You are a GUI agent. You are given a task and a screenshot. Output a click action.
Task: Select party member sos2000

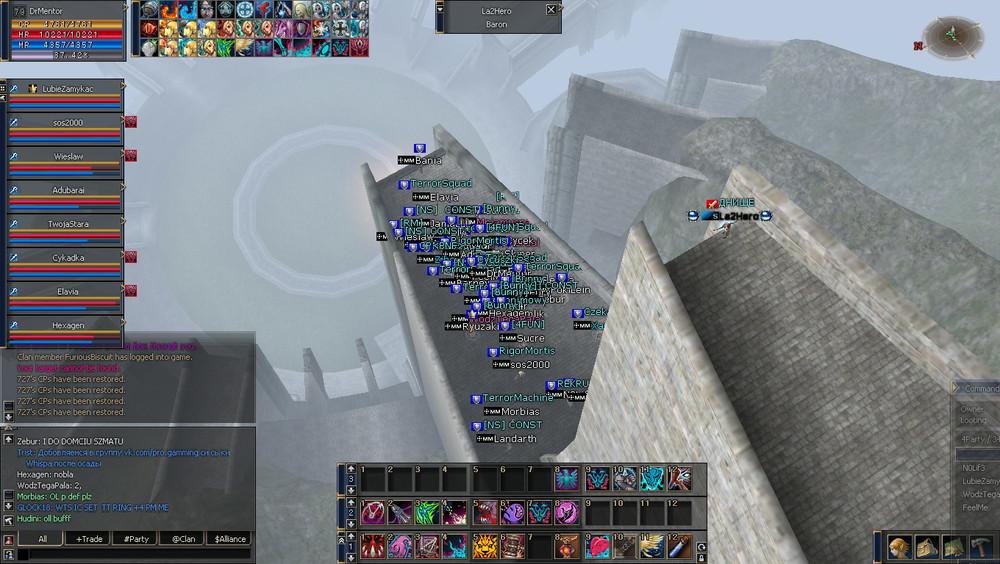point(66,123)
